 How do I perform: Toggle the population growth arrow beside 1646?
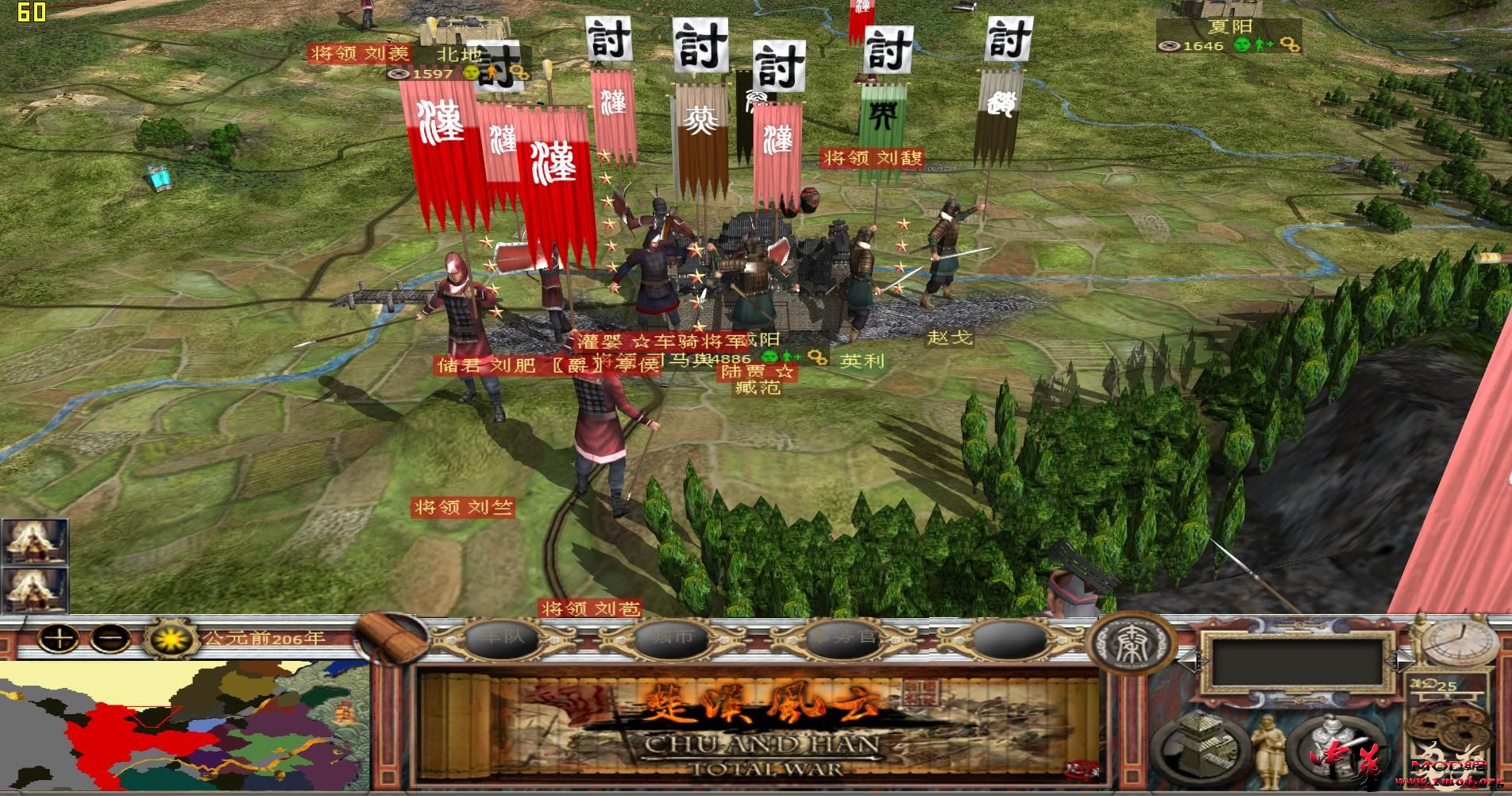click(x=1263, y=44)
